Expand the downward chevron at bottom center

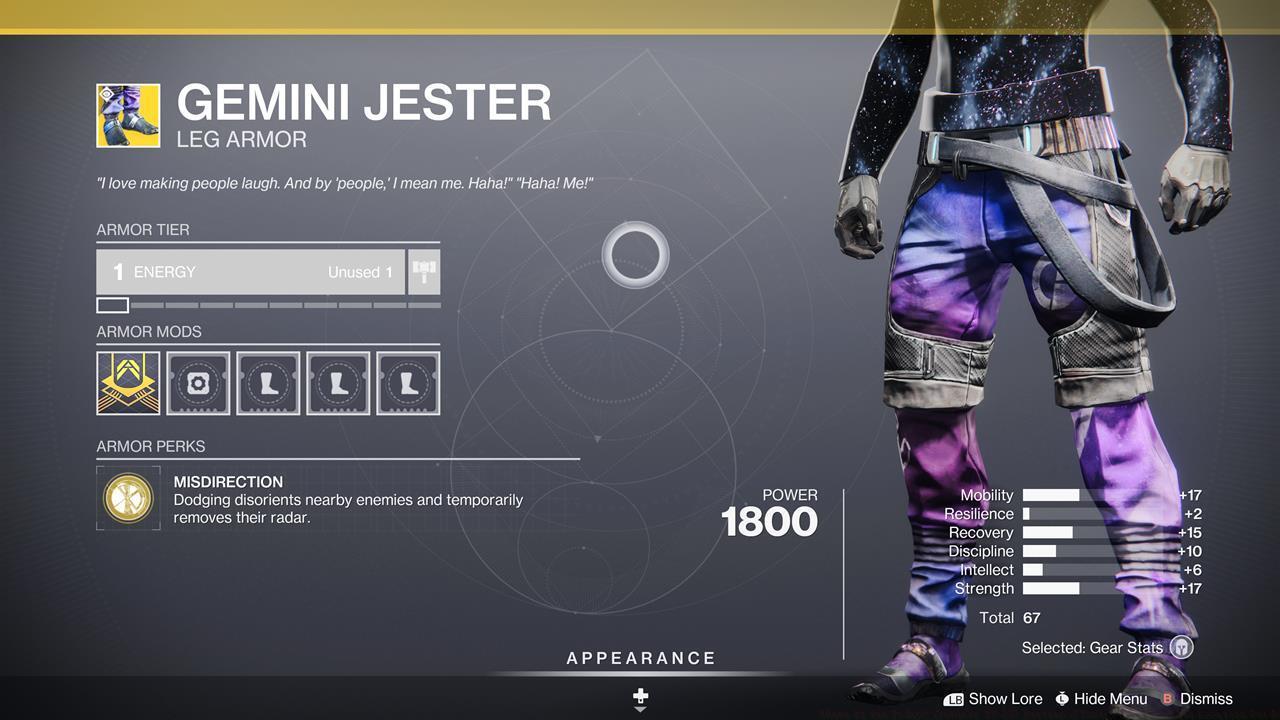[639, 711]
